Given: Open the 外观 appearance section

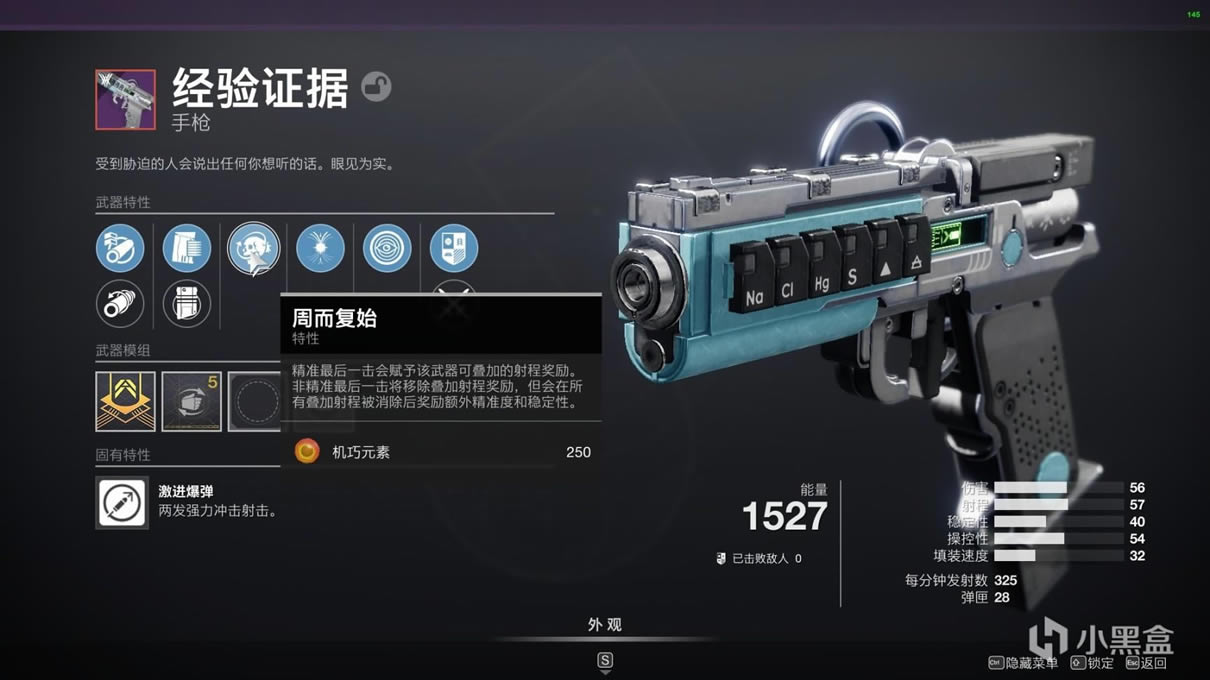Looking at the screenshot, I should point(604,625).
